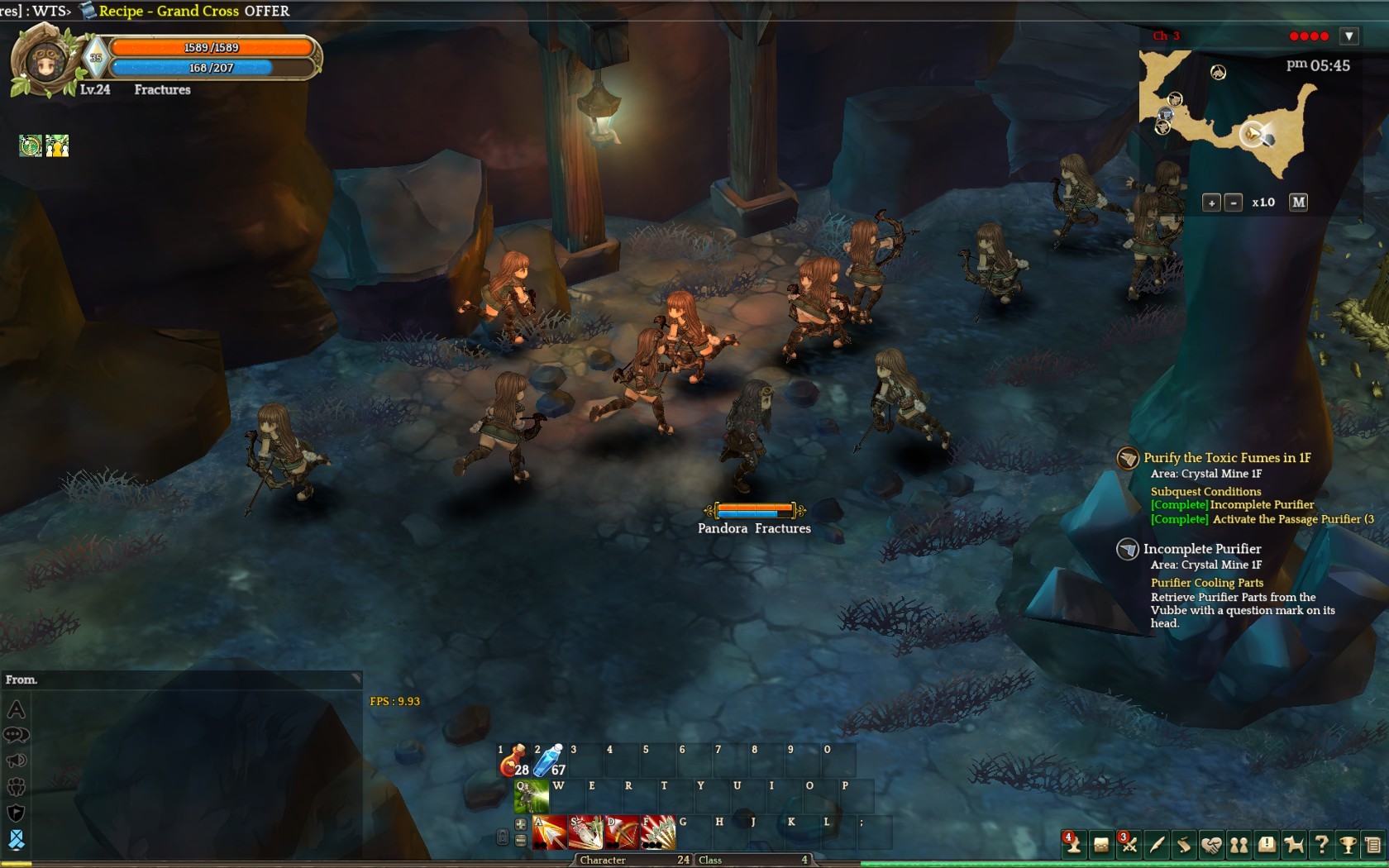Zoom the minimap in with plus control
The height and width of the screenshot is (868, 1389).
[x=1212, y=202]
